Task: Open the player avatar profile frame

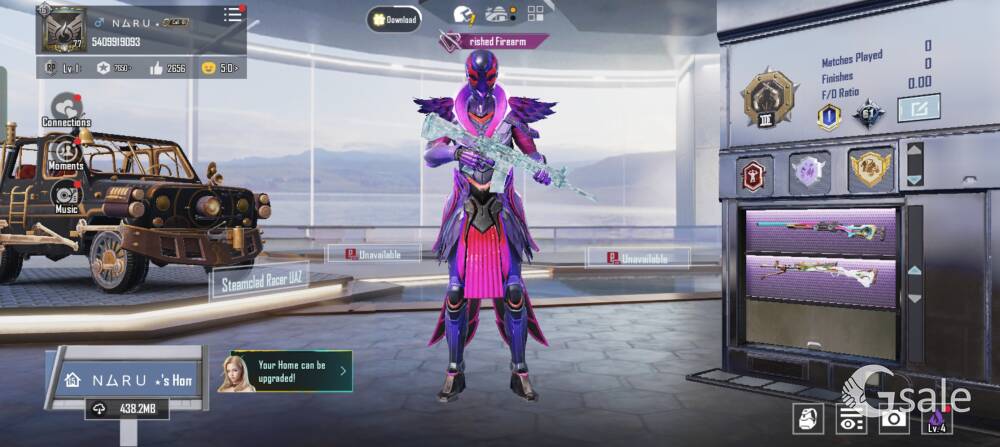Action: (x=62, y=29)
